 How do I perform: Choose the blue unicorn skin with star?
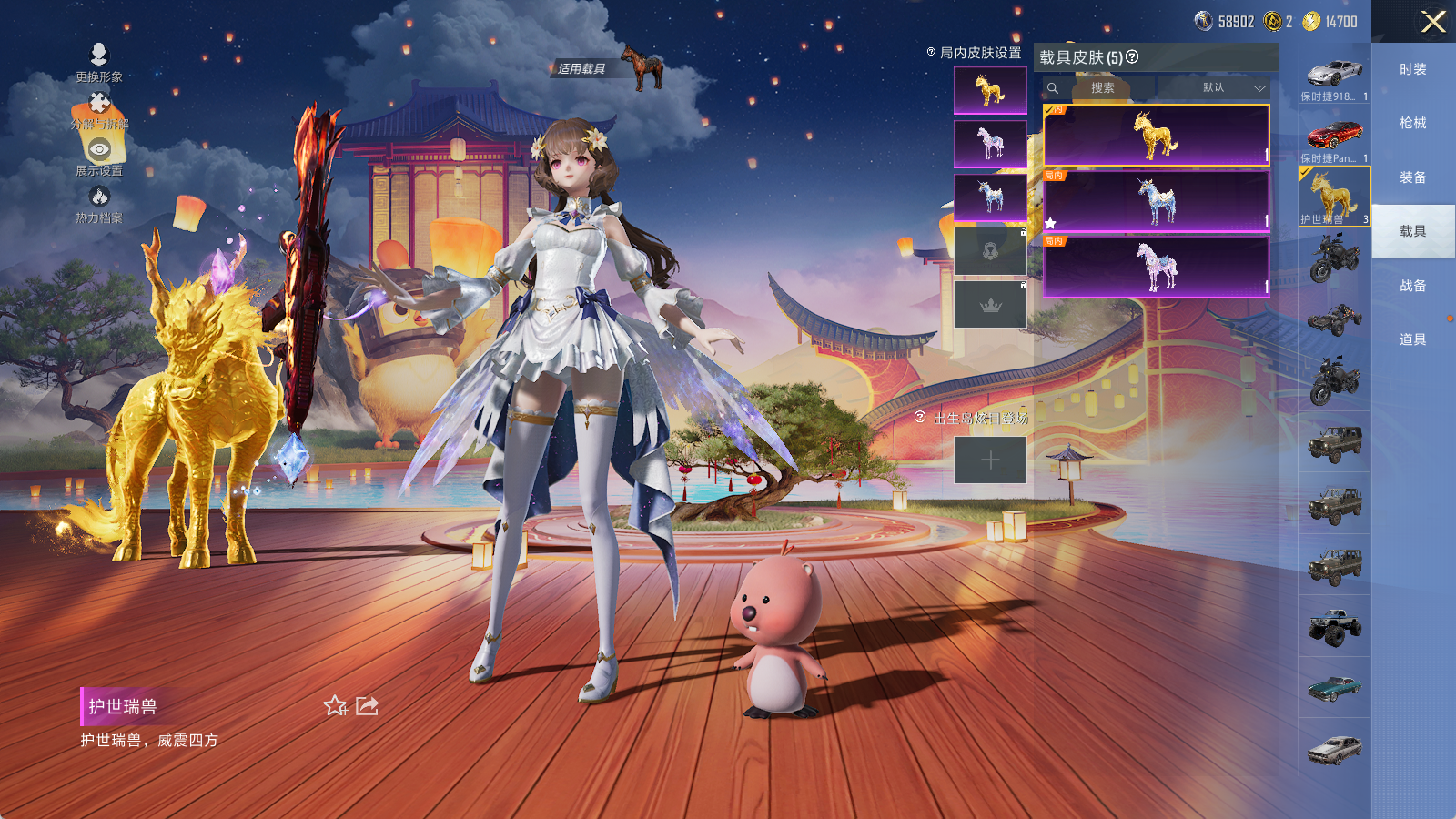(x=1156, y=200)
